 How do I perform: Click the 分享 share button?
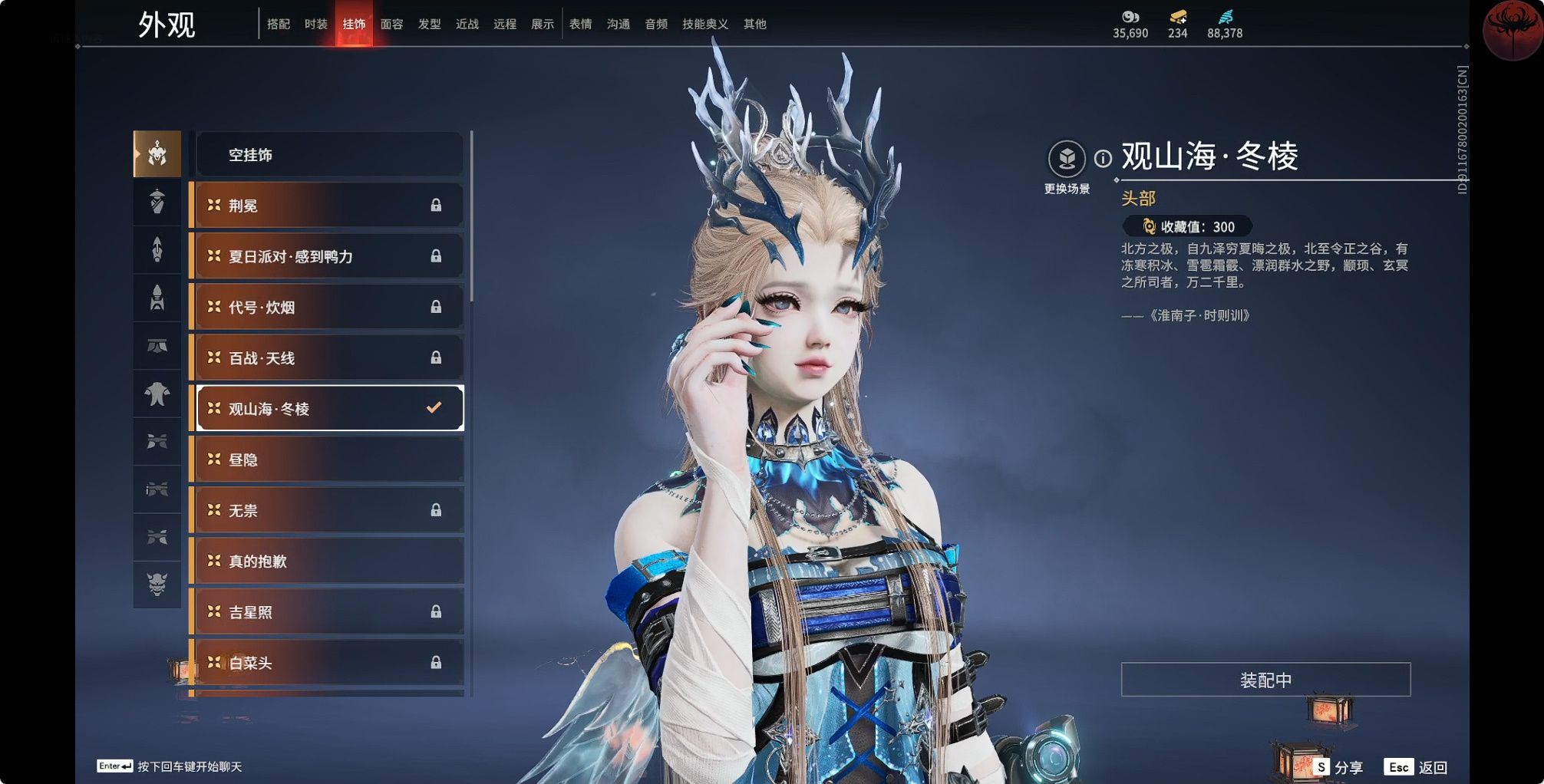click(1338, 767)
